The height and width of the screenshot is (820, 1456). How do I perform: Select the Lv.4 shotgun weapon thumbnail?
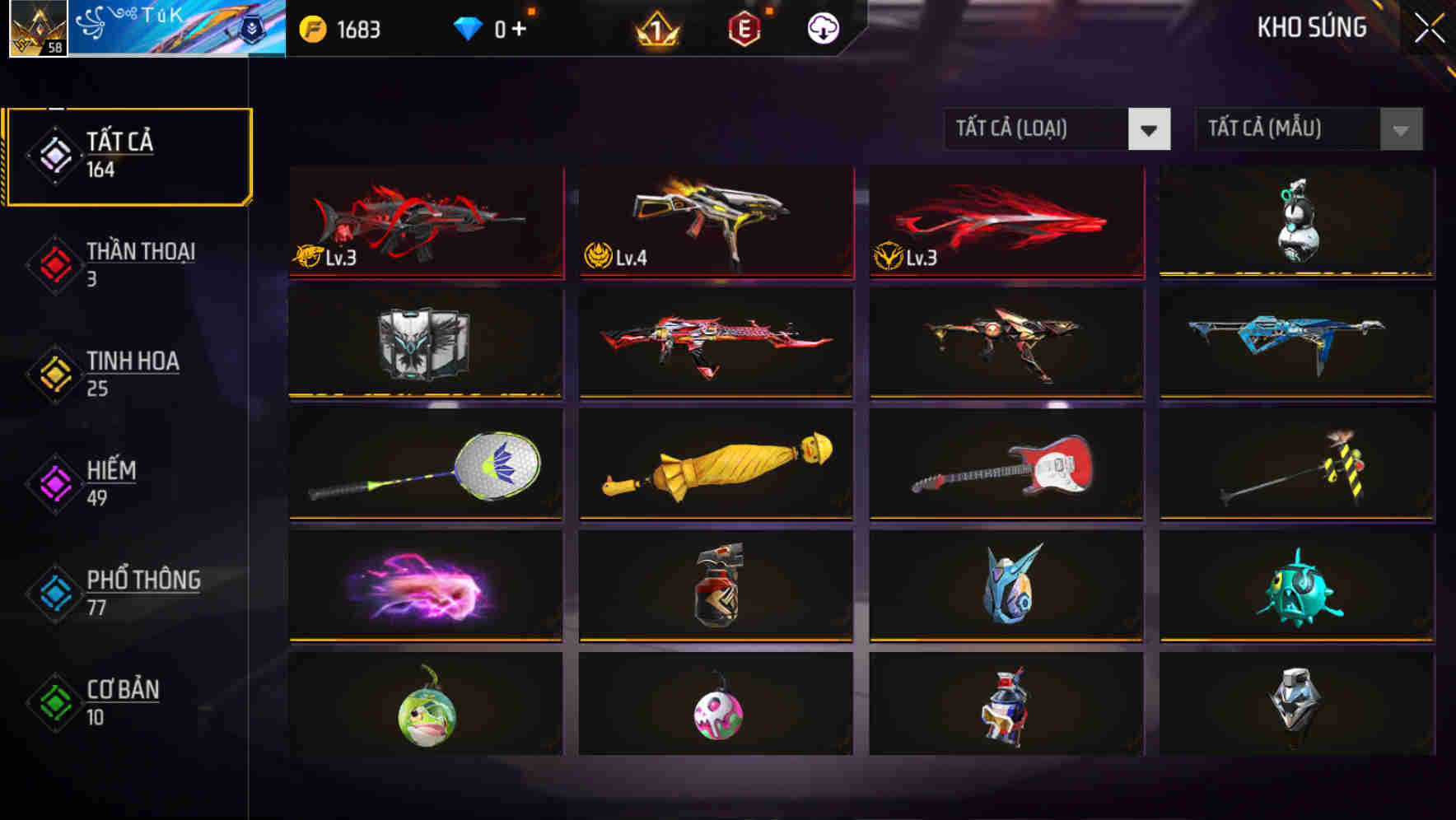[716, 222]
